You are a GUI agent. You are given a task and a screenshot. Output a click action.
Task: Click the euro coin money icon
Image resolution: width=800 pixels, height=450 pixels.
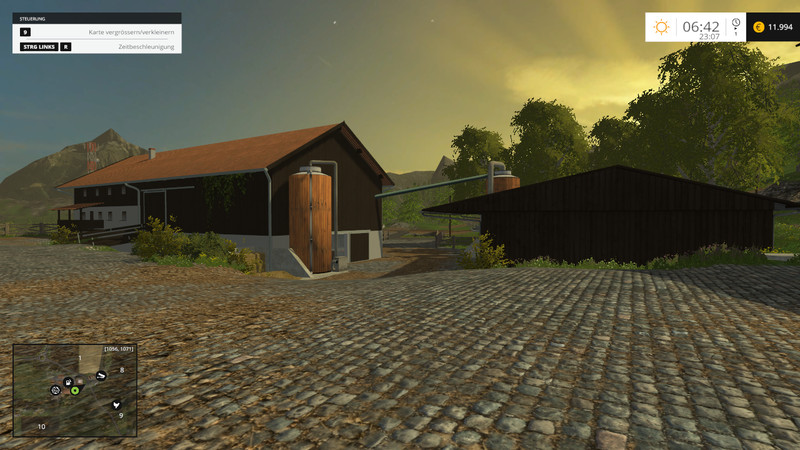pyautogui.click(x=758, y=27)
